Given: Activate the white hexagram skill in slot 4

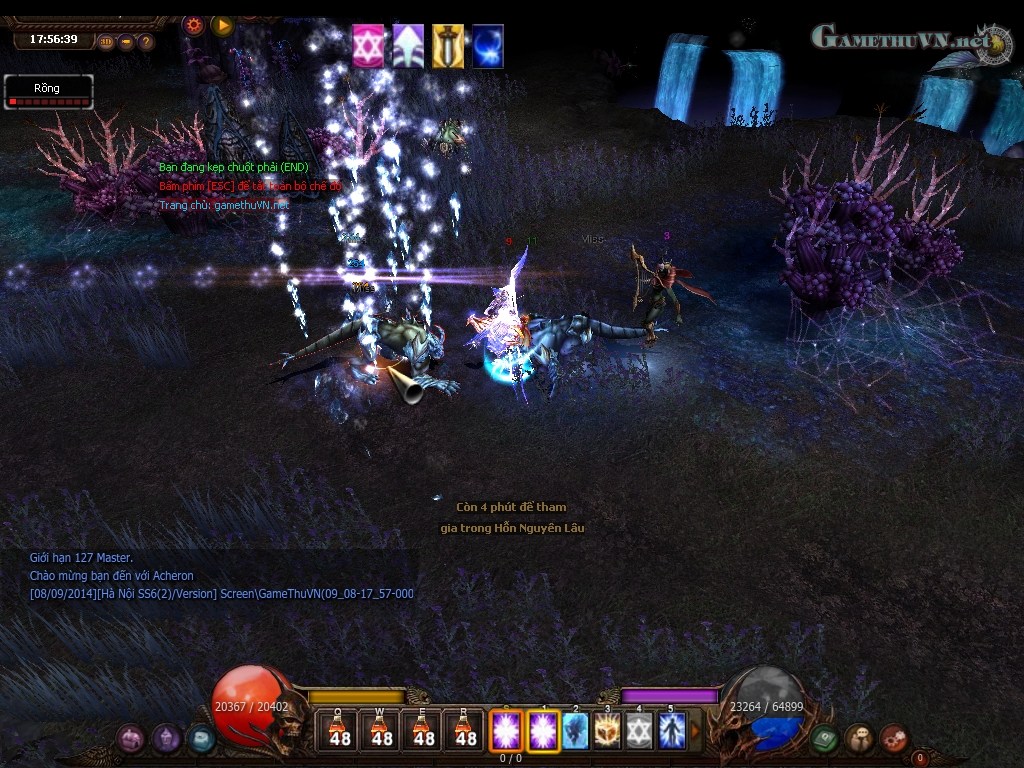Looking at the screenshot, I should point(639,730).
